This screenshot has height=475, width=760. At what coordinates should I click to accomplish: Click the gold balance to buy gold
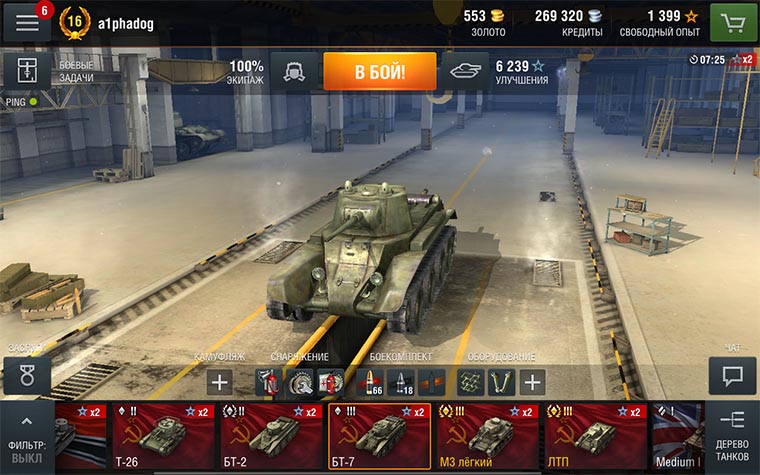[489, 21]
